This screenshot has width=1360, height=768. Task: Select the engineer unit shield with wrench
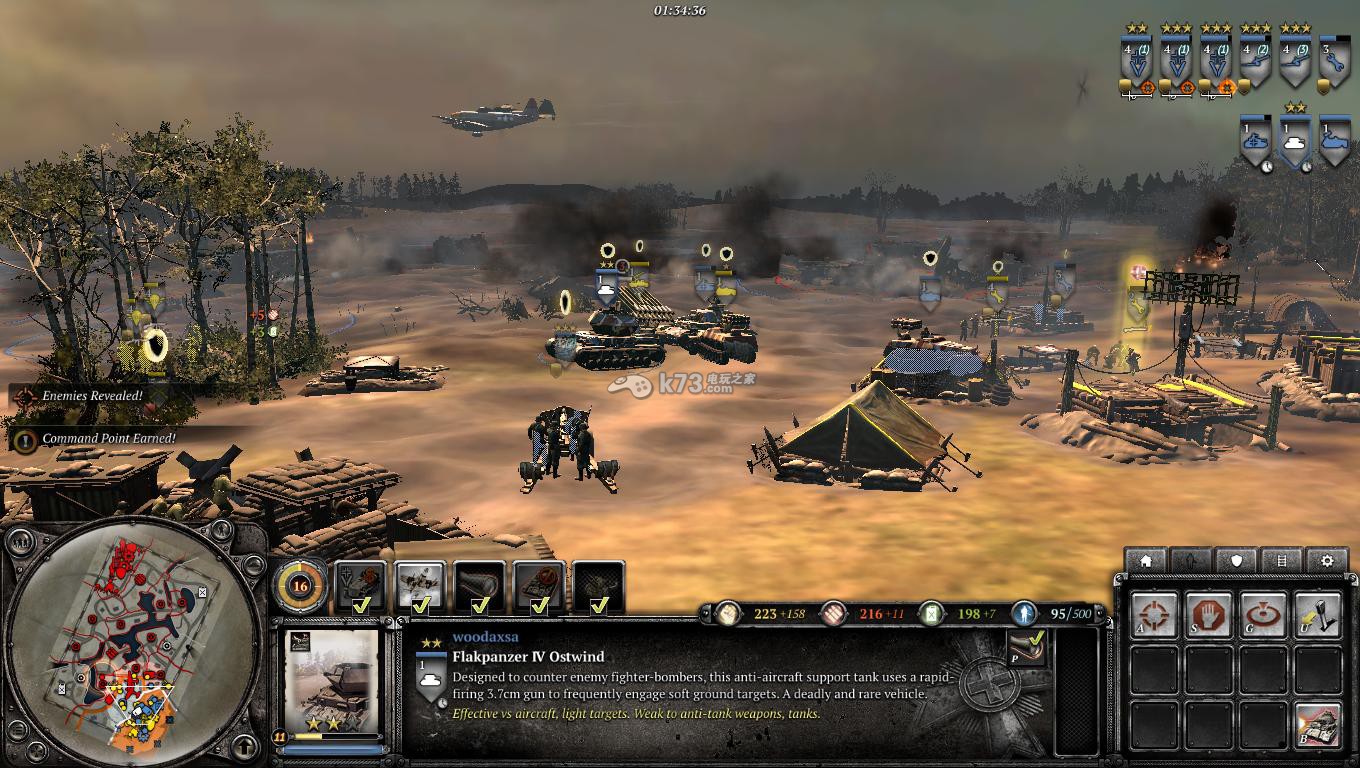coord(1334,62)
